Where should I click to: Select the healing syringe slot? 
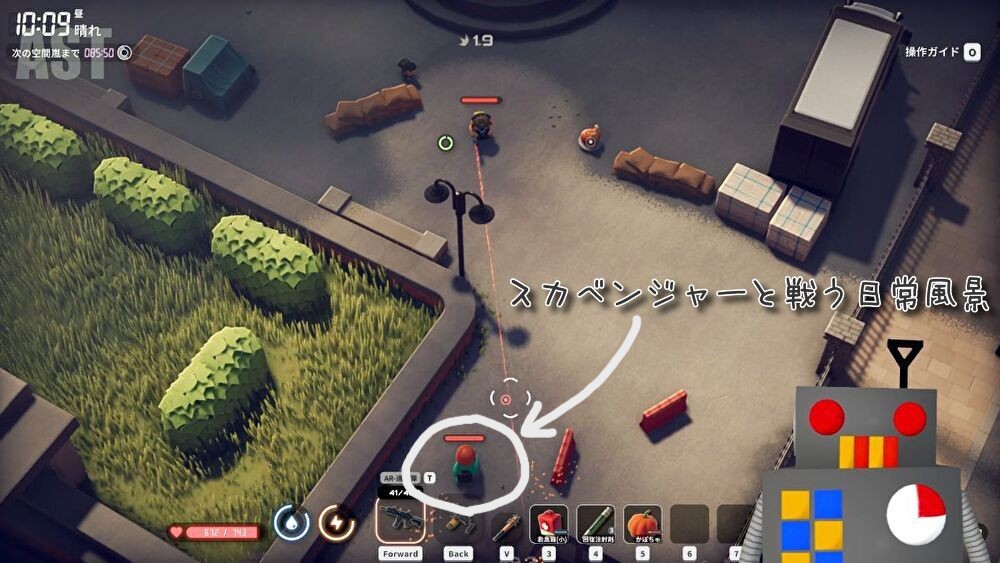tap(596, 522)
